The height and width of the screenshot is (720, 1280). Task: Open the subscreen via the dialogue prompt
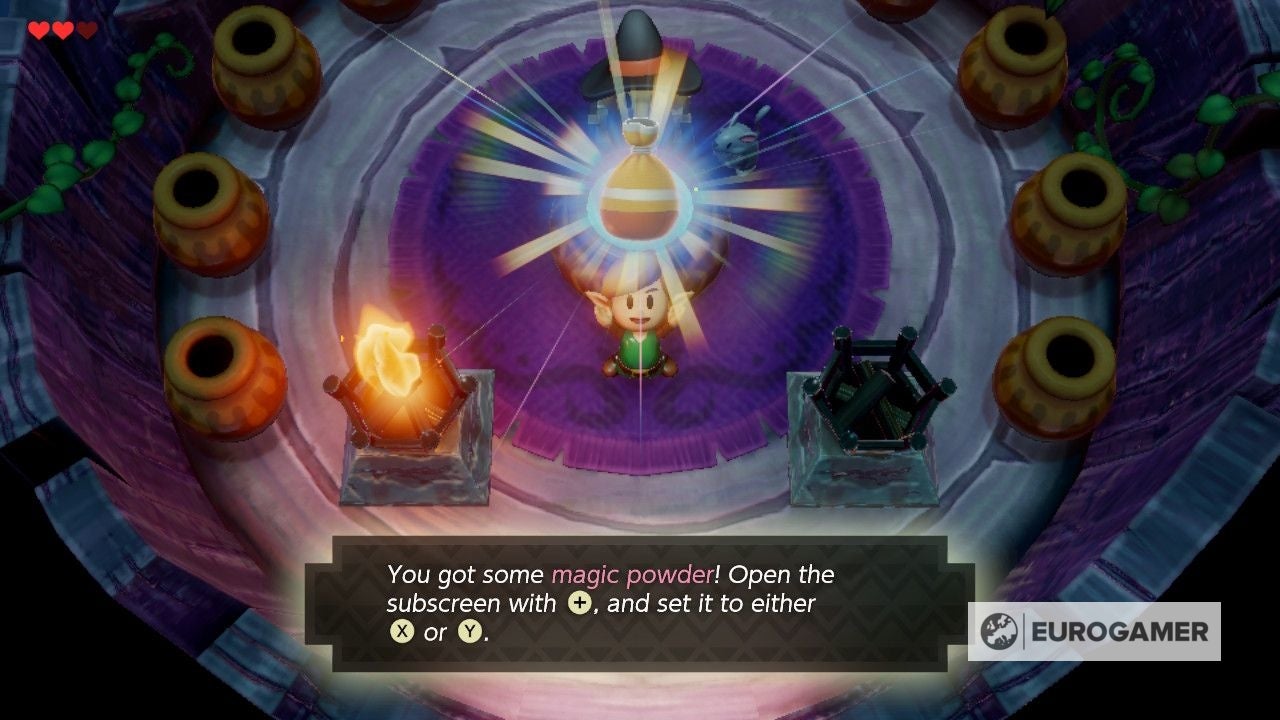[x=579, y=603]
